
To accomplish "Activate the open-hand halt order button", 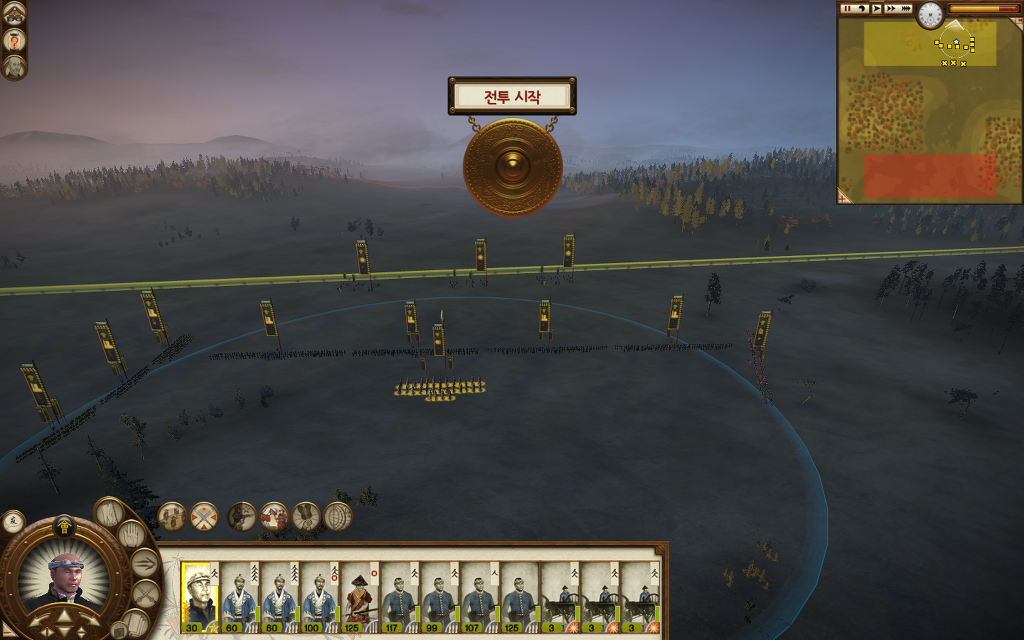I will pyautogui.click(x=131, y=535).
